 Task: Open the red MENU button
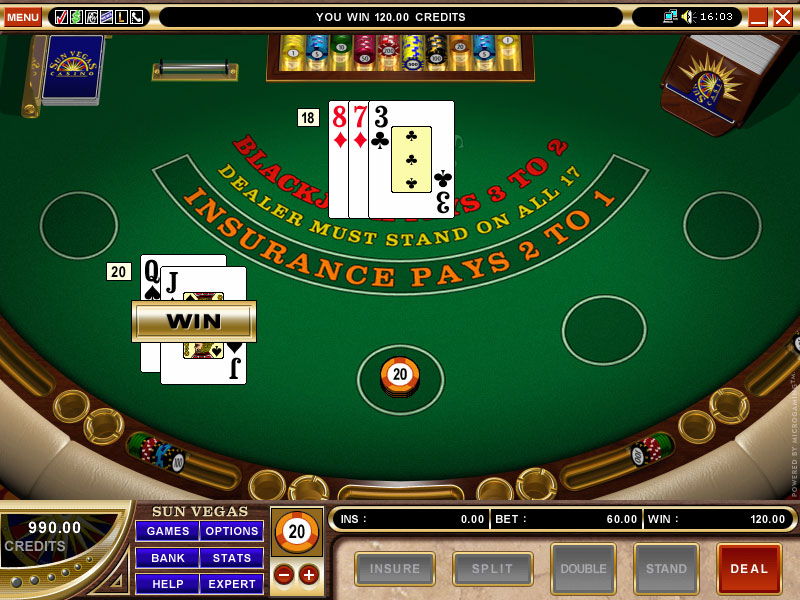pos(23,17)
